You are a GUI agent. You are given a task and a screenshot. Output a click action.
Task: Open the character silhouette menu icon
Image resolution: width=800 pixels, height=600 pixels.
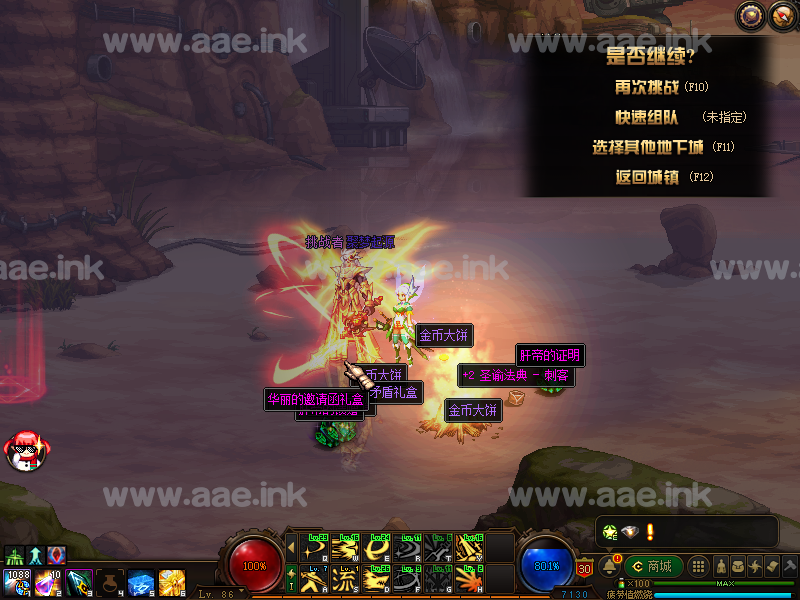coord(719,566)
